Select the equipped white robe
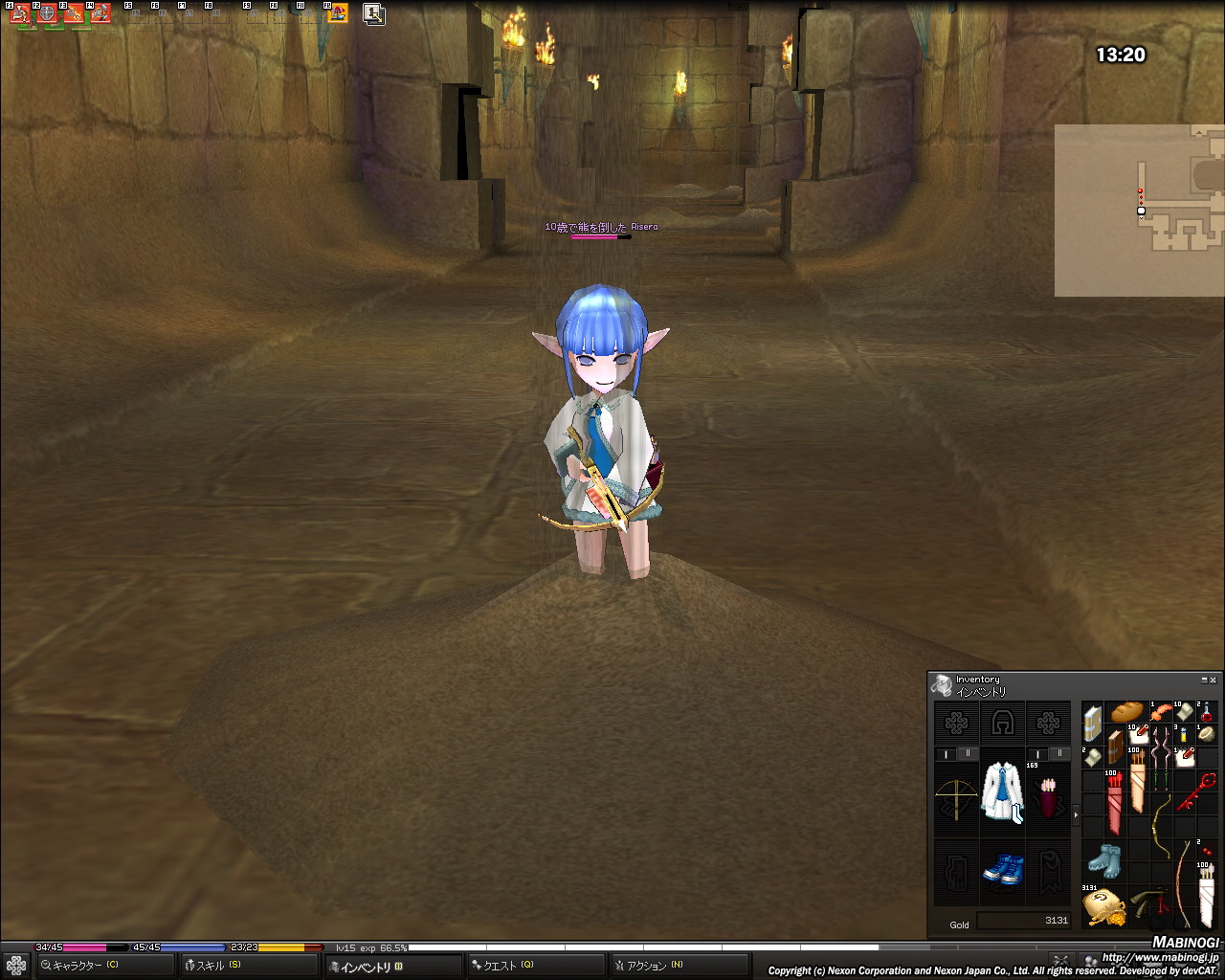Viewport: 1225px width, 980px height. 1002,792
